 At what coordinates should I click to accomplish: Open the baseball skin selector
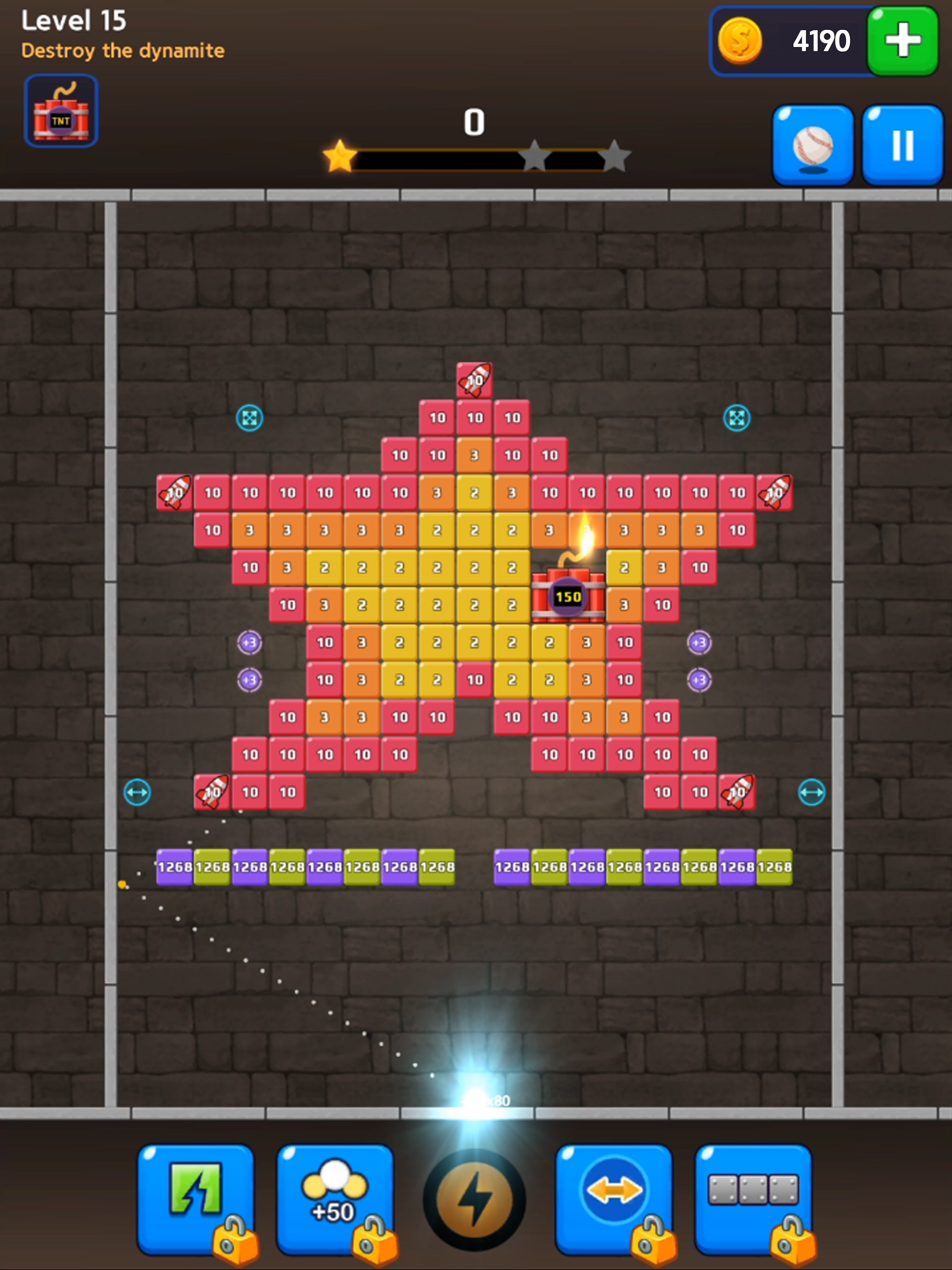(x=813, y=145)
